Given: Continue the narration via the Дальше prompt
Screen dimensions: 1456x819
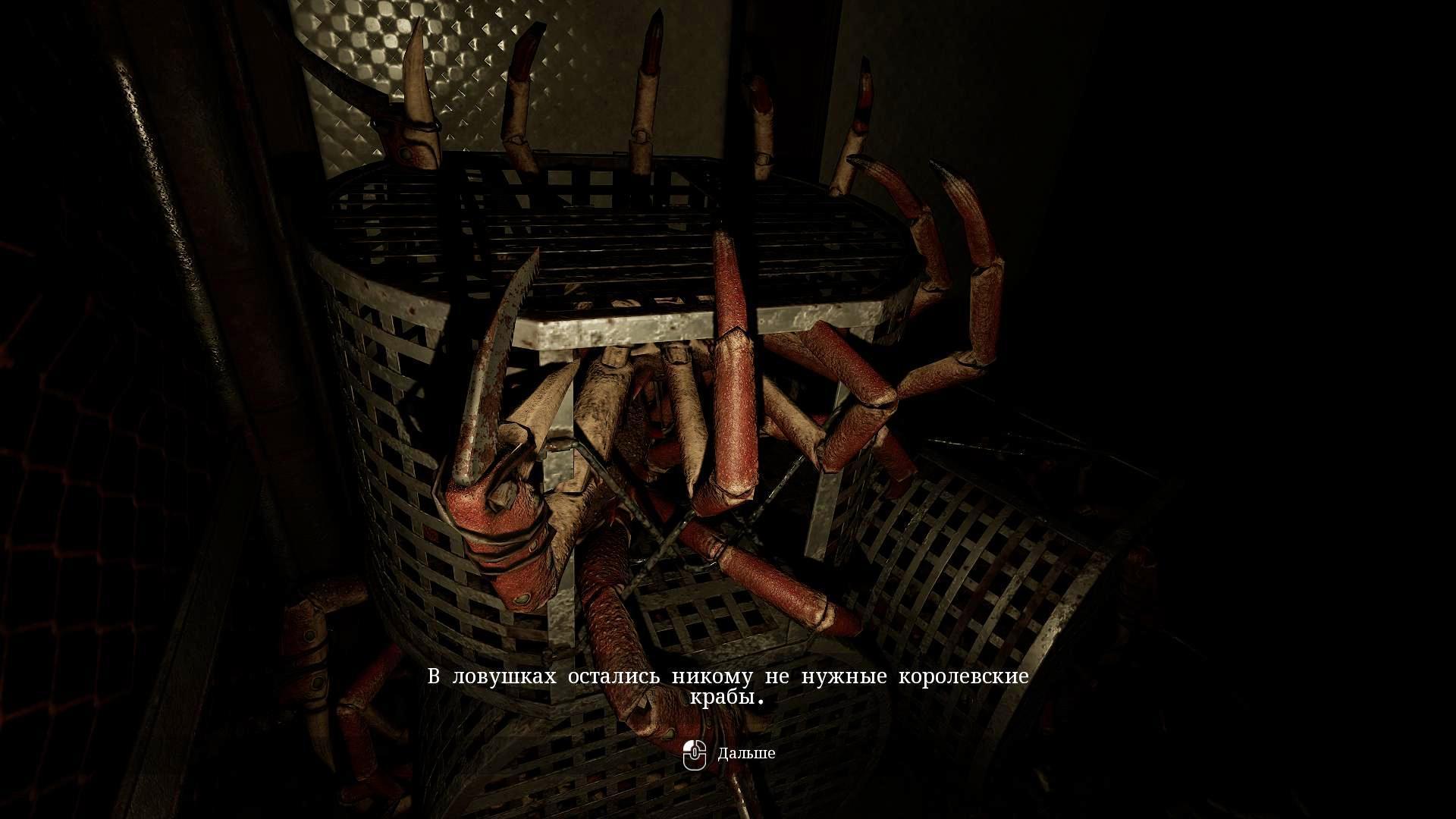Looking at the screenshot, I should point(745,754).
